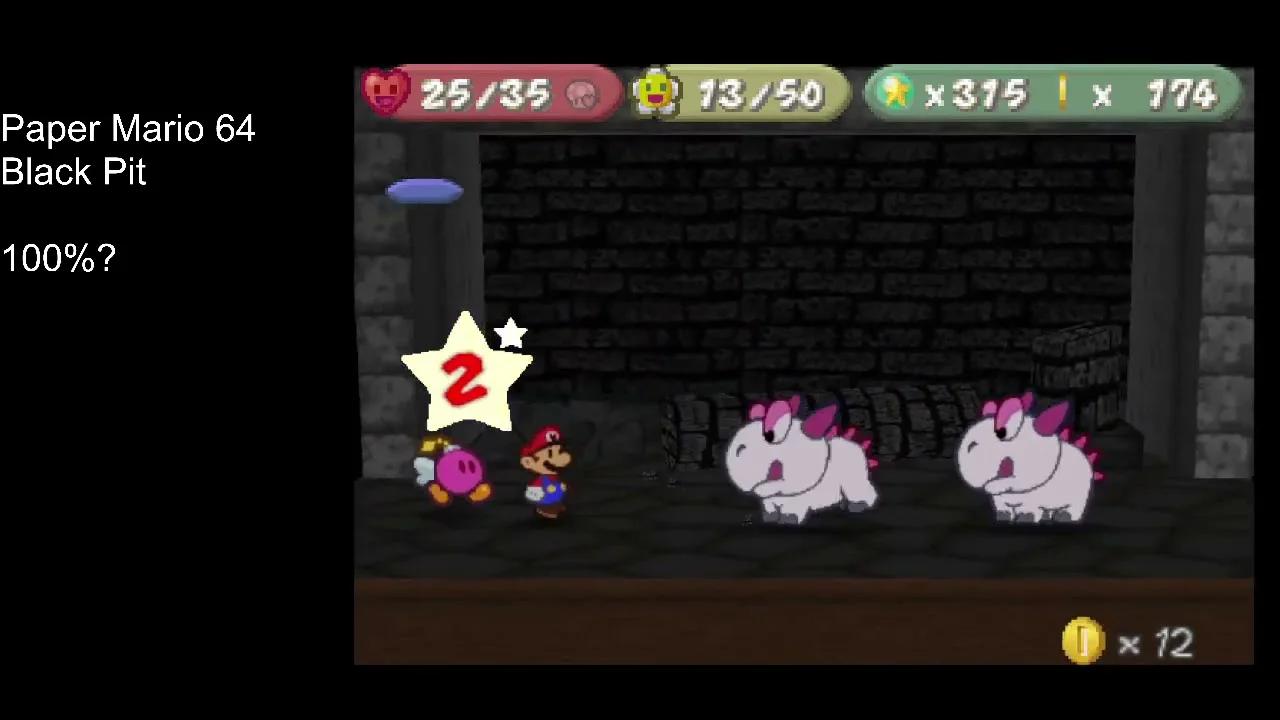Click the small white star above the damage star
1280x720 pixels.
[x=511, y=335]
